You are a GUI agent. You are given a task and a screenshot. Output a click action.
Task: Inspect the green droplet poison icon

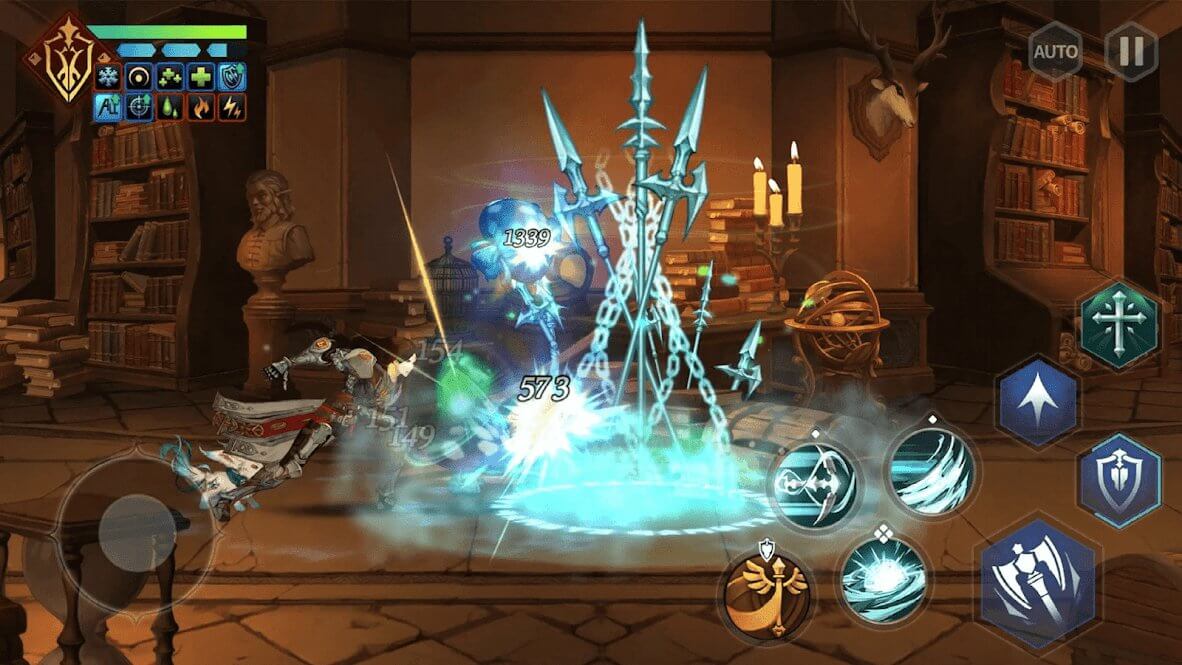coord(171,107)
